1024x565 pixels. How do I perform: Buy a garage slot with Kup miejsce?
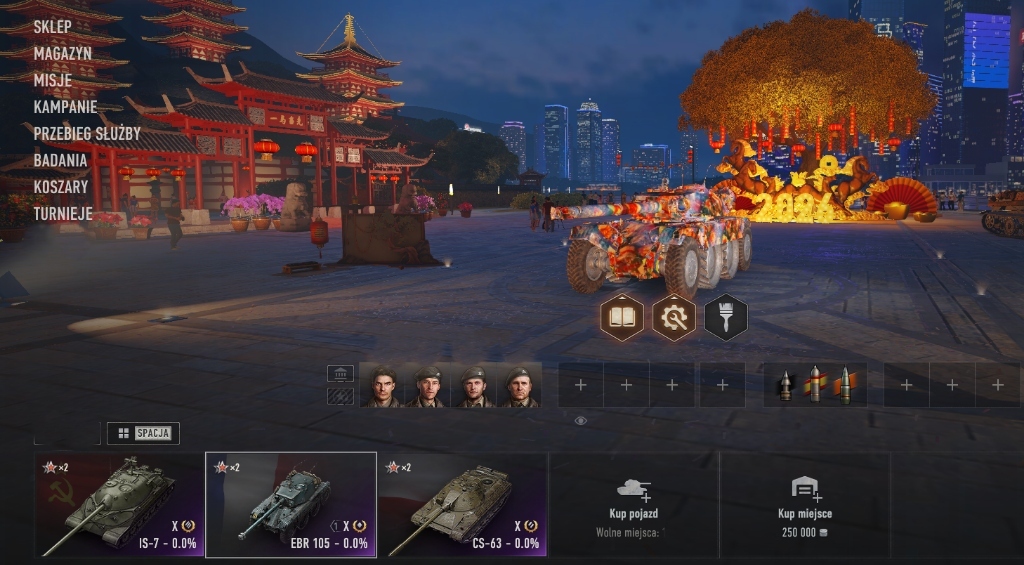(x=805, y=505)
